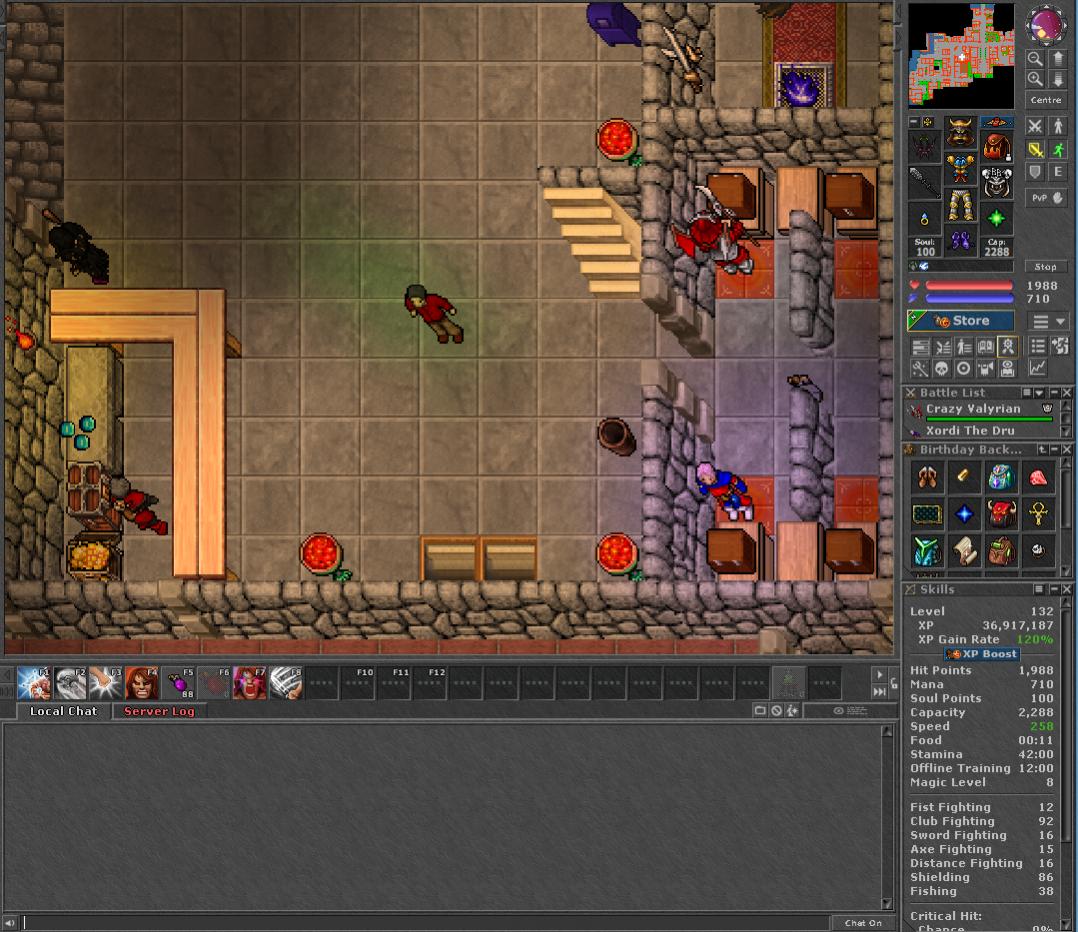Select Crazy Valyrian in Battle List
Screen dimensions: 1078x932
click(x=973, y=409)
